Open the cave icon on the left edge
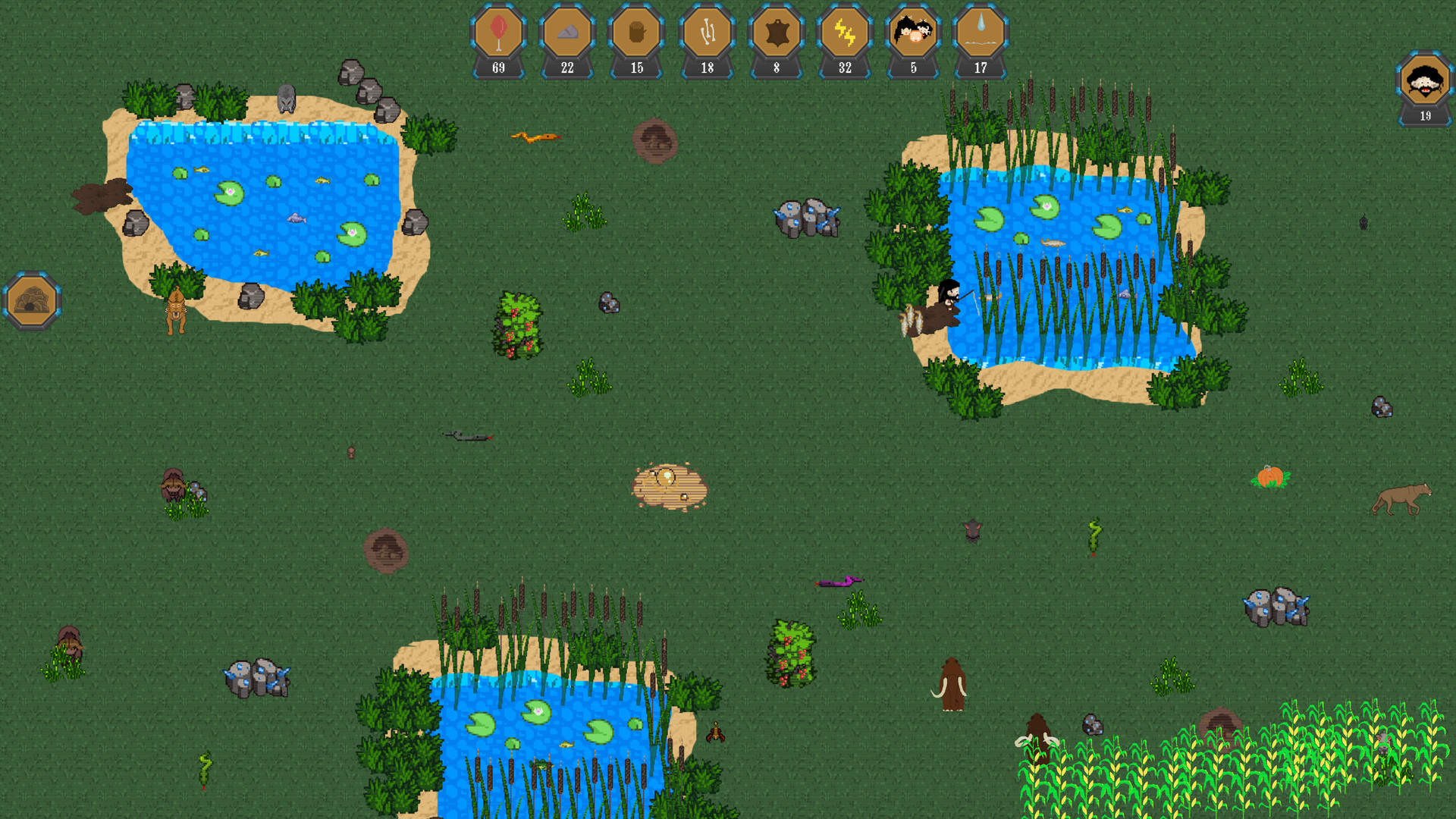 [32, 300]
